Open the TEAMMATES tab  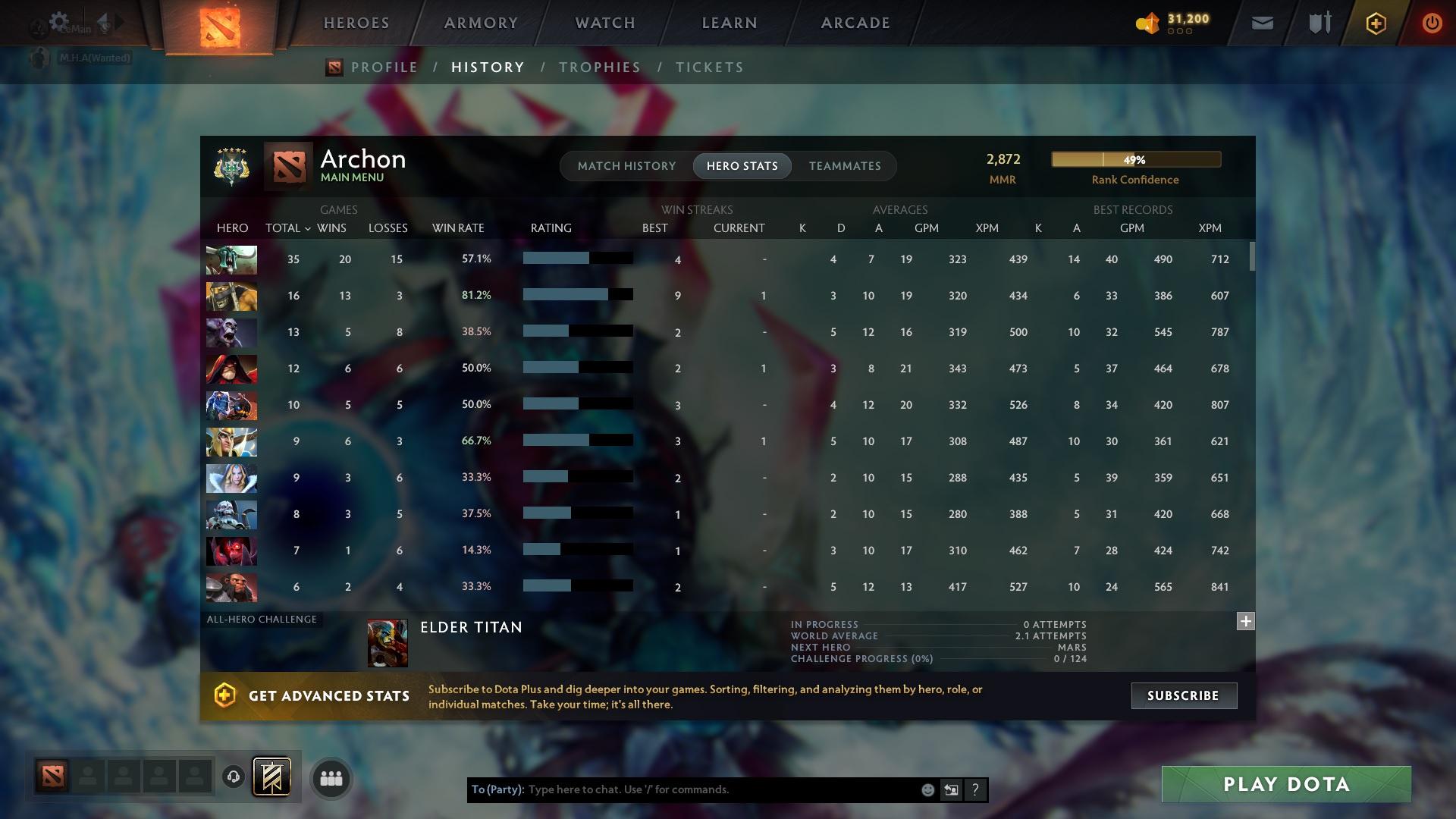pyautogui.click(x=844, y=166)
